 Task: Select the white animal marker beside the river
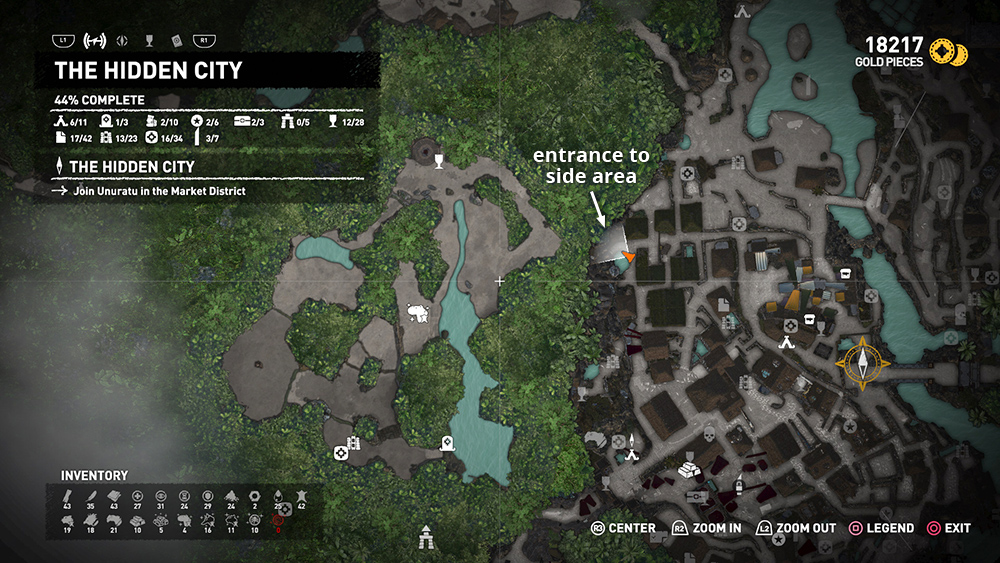(x=419, y=315)
